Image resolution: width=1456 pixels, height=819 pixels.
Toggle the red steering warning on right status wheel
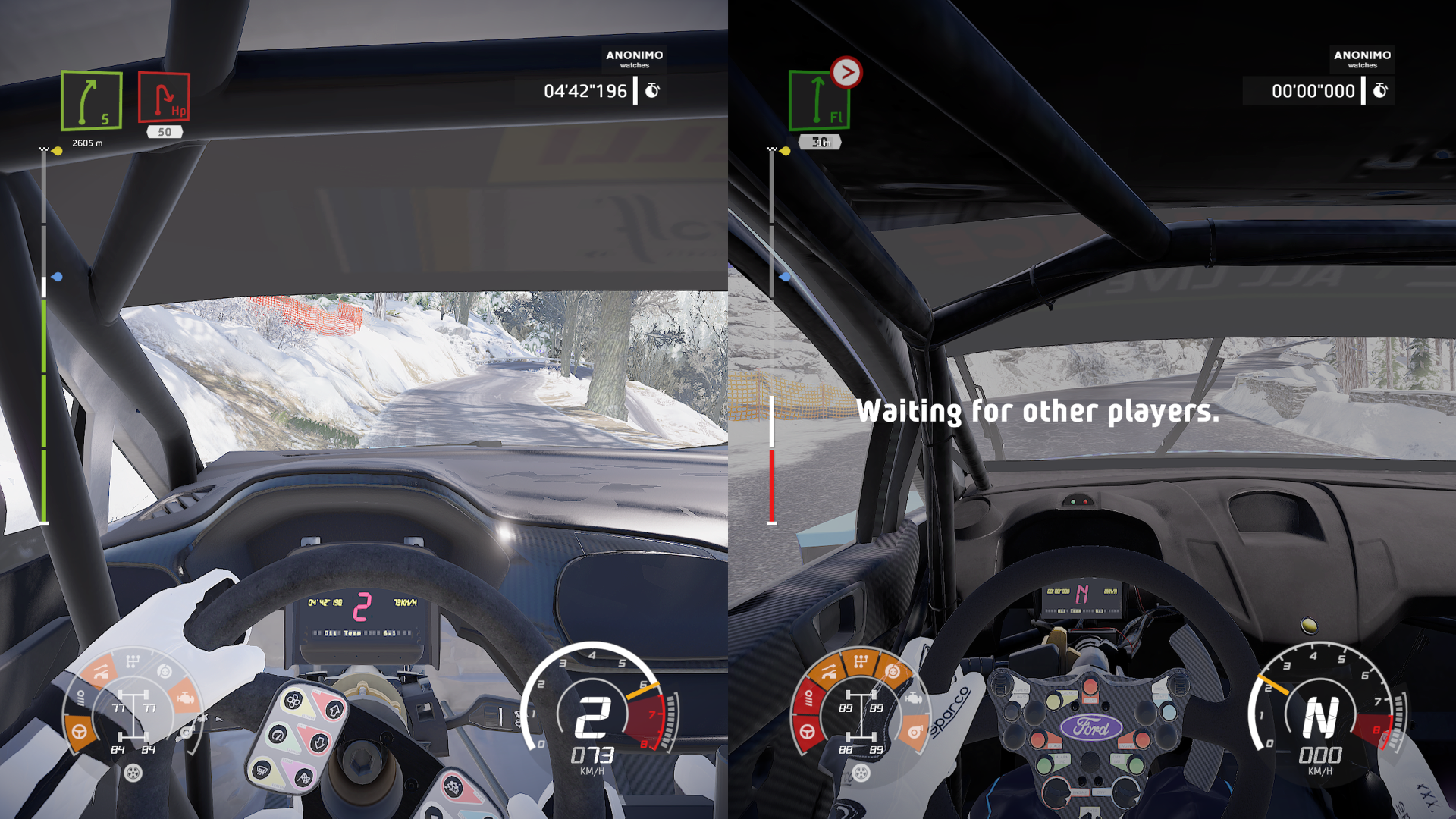pyautogui.click(x=807, y=732)
